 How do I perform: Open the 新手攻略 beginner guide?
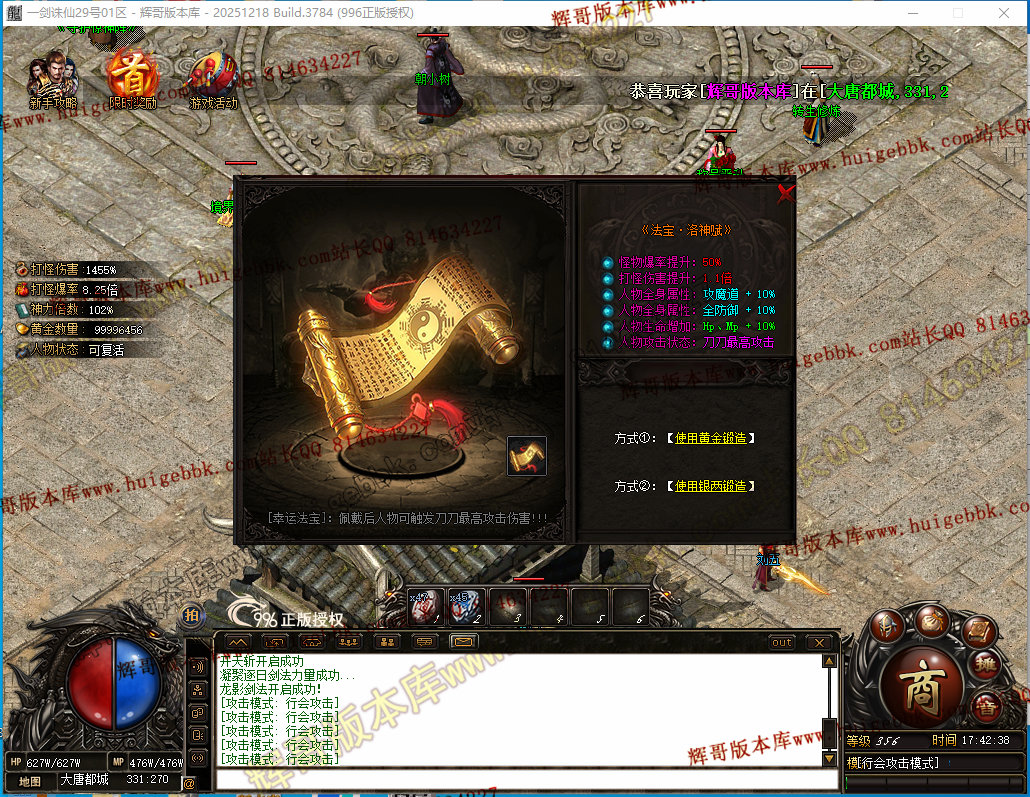pyautogui.click(x=52, y=80)
